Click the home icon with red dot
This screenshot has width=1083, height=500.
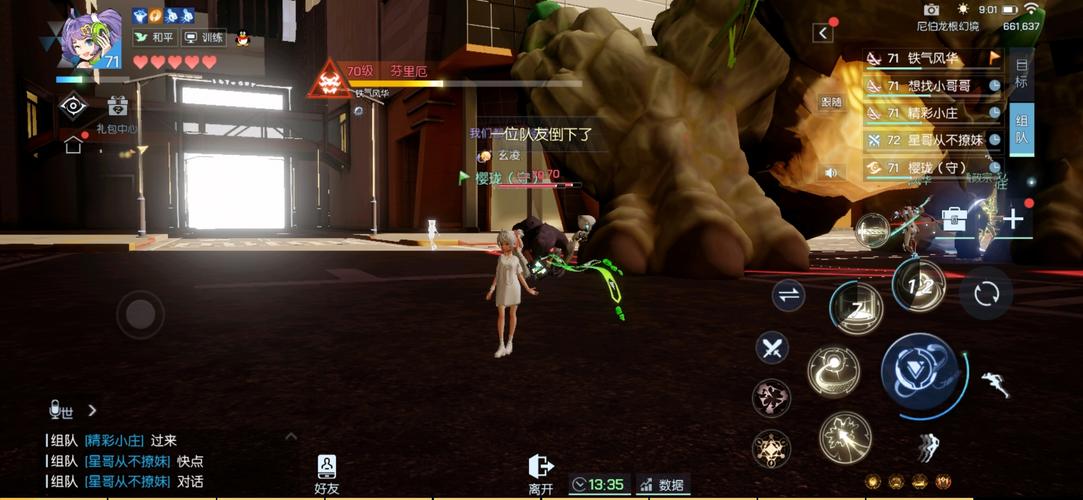[x=73, y=144]
